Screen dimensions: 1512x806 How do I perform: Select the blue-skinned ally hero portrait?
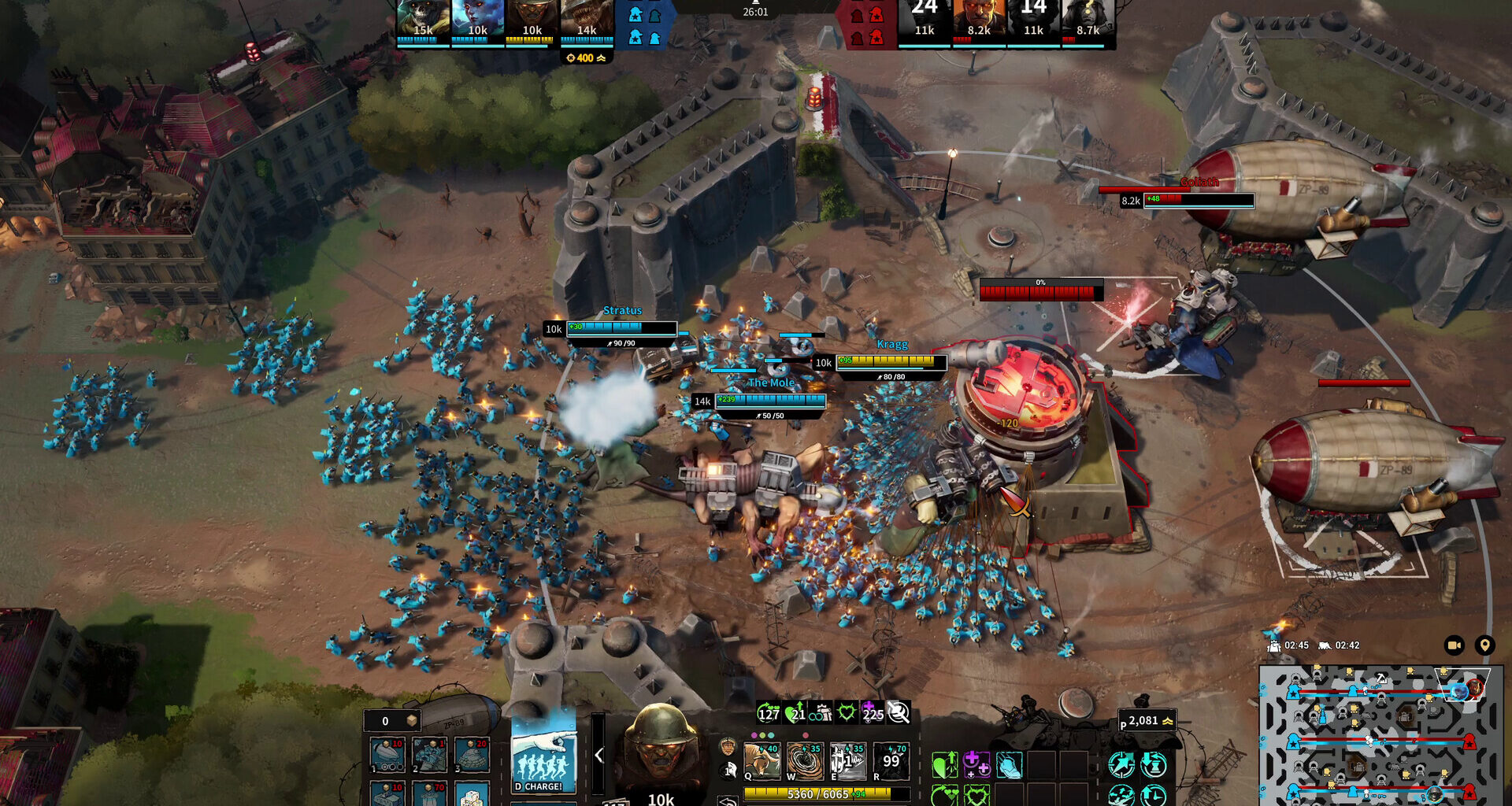tap(477, 21)
